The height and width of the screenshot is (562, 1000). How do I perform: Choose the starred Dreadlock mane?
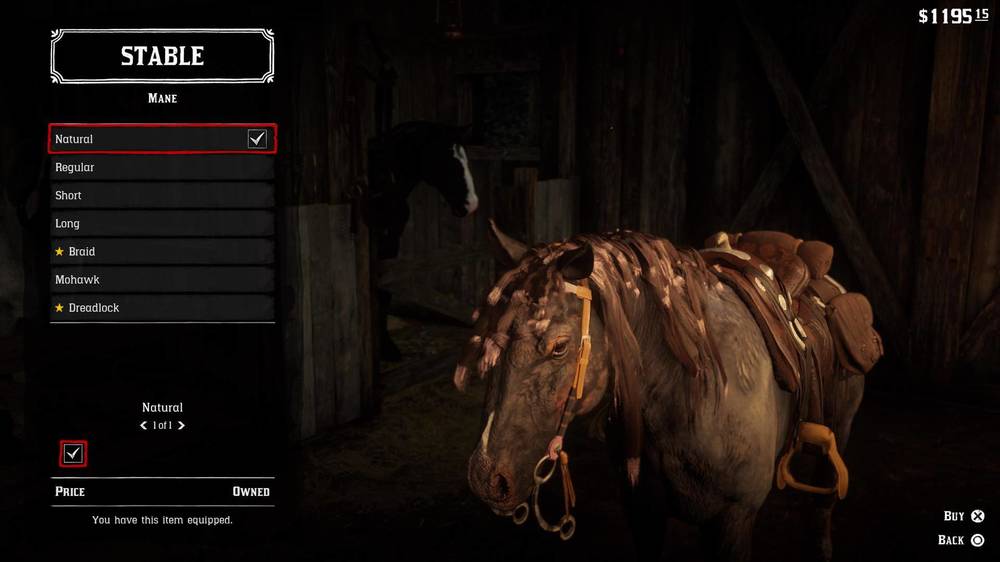click(x=162, y=307)
